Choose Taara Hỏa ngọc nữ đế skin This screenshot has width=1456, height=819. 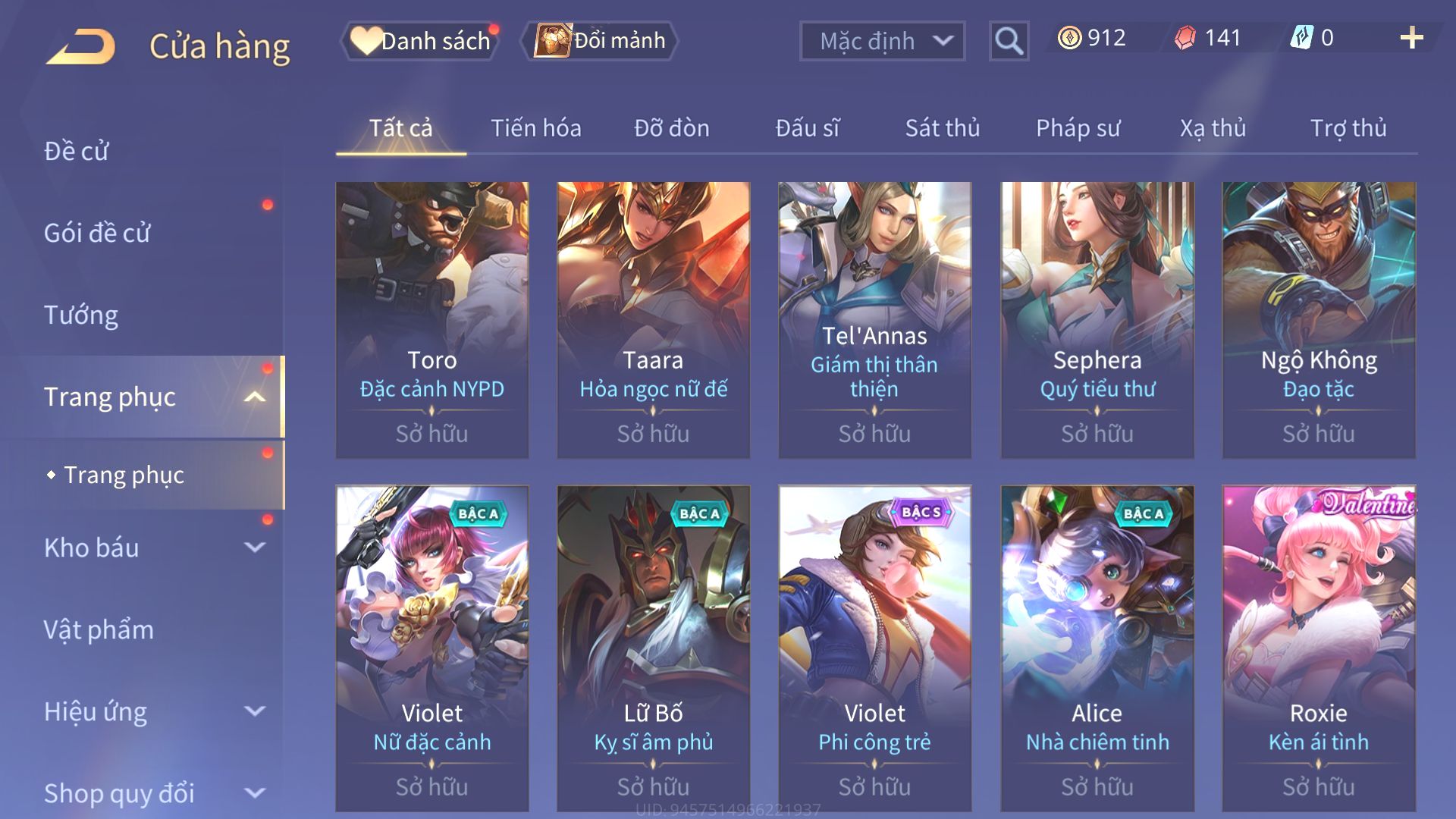653,318
